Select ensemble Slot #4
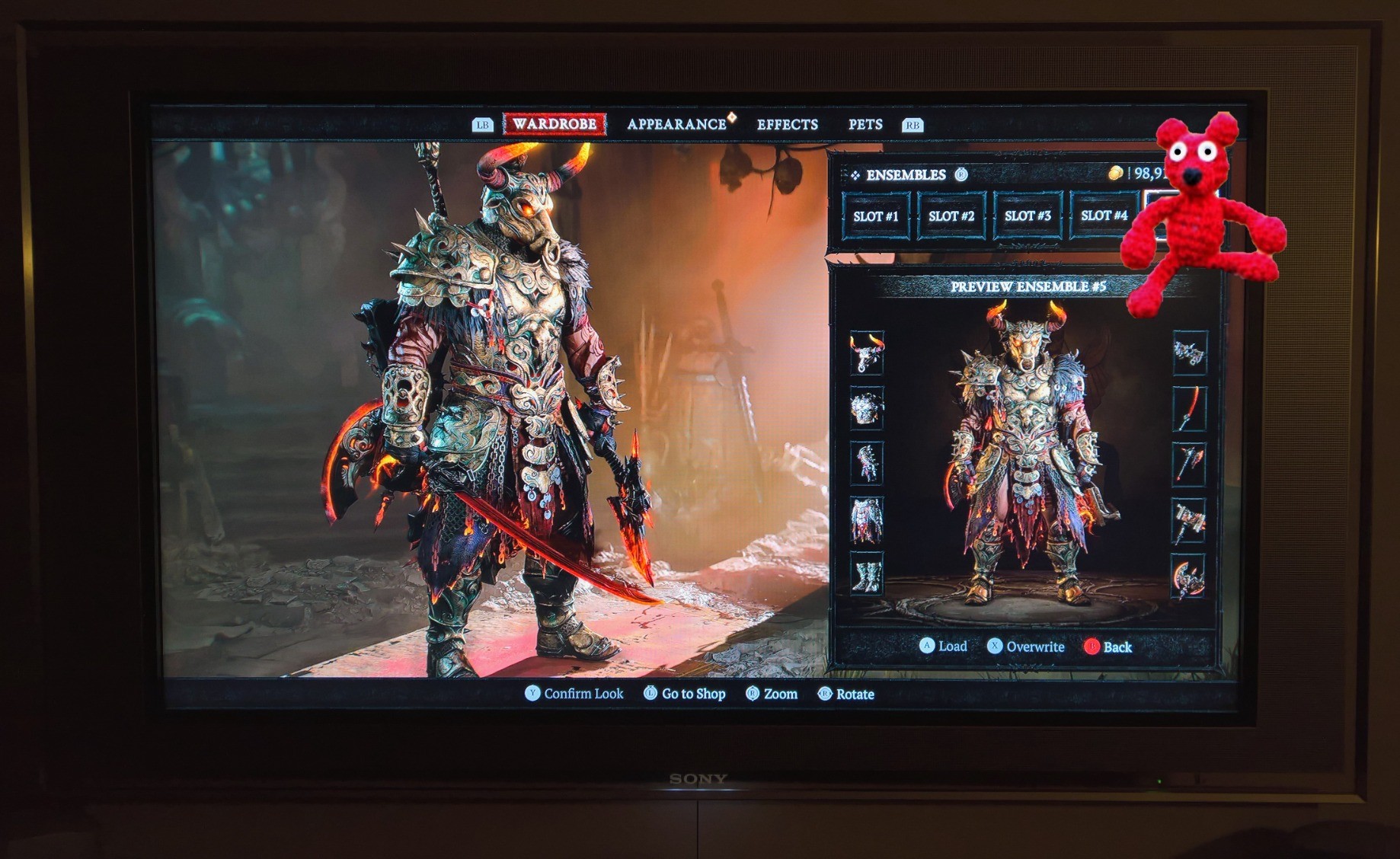Image resolution: width=1400 pixels, height=859 pixels. (x=1104, y=216)
